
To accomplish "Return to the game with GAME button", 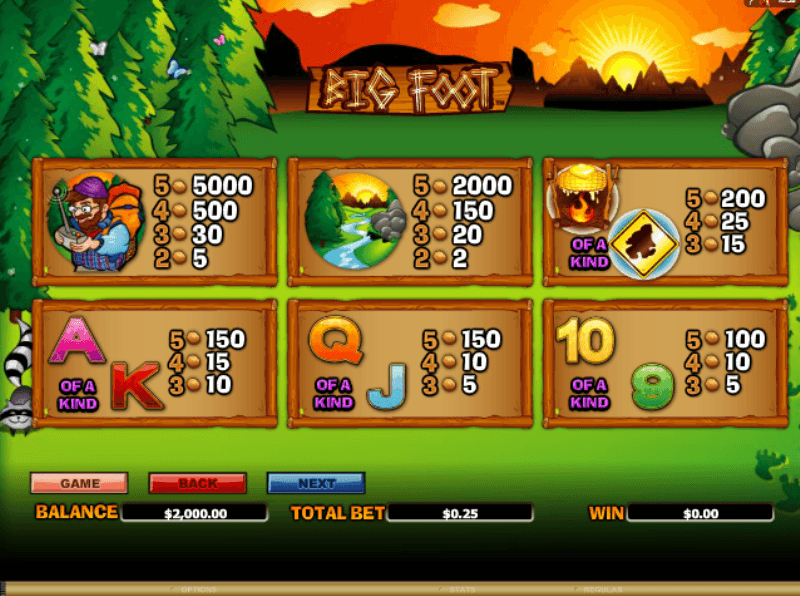I will pos(80,483).
